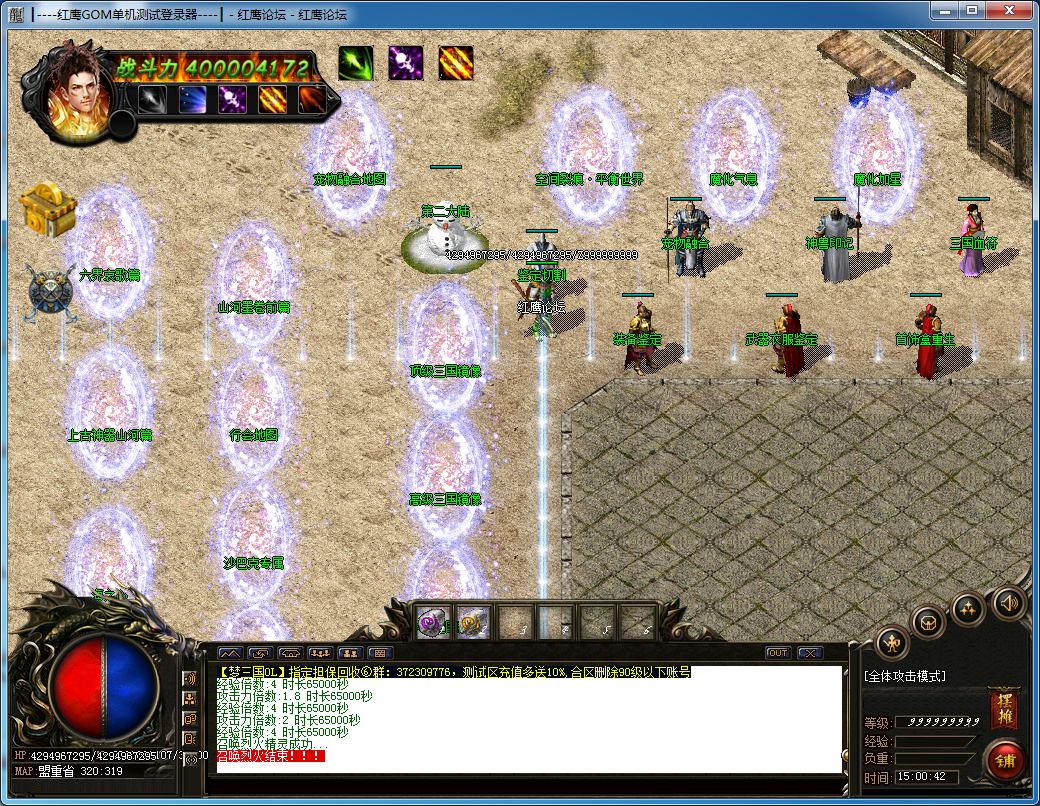Screen dimensions: 1040x806
Task: Use the orange swirl scroll in the hotbar
Action: click(x=473, y=622)
